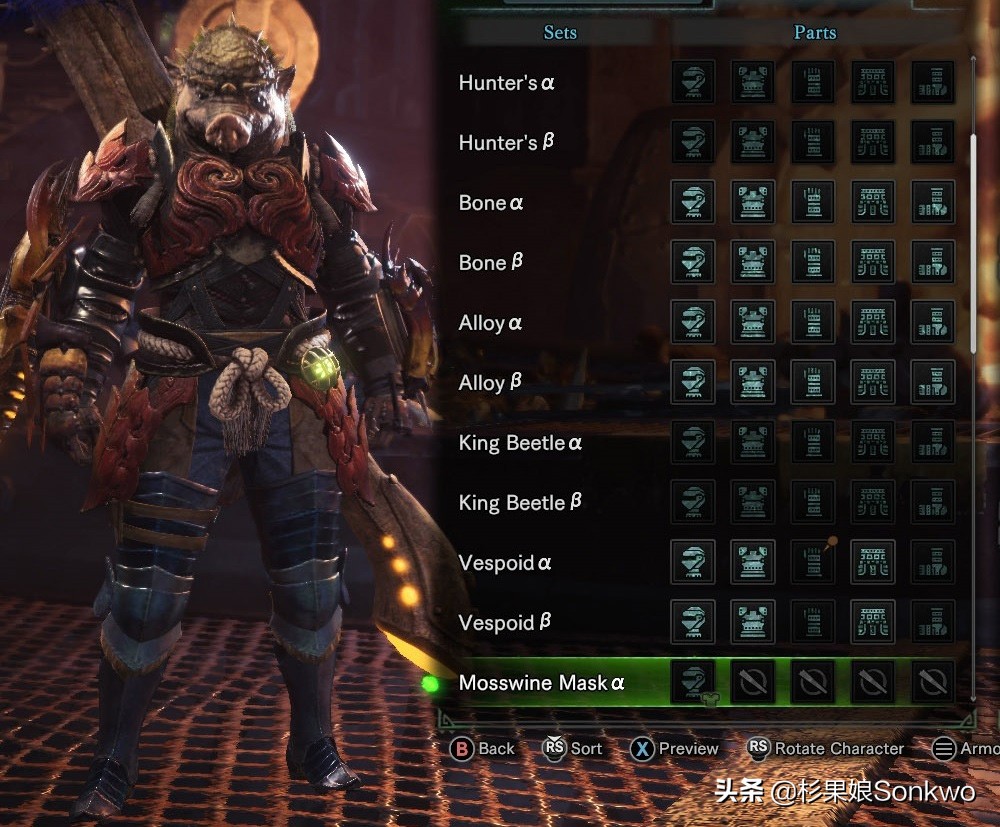
Task: Choose the Hunter's β armor set row
Action: pyautogui.click(x=506, y=143)
